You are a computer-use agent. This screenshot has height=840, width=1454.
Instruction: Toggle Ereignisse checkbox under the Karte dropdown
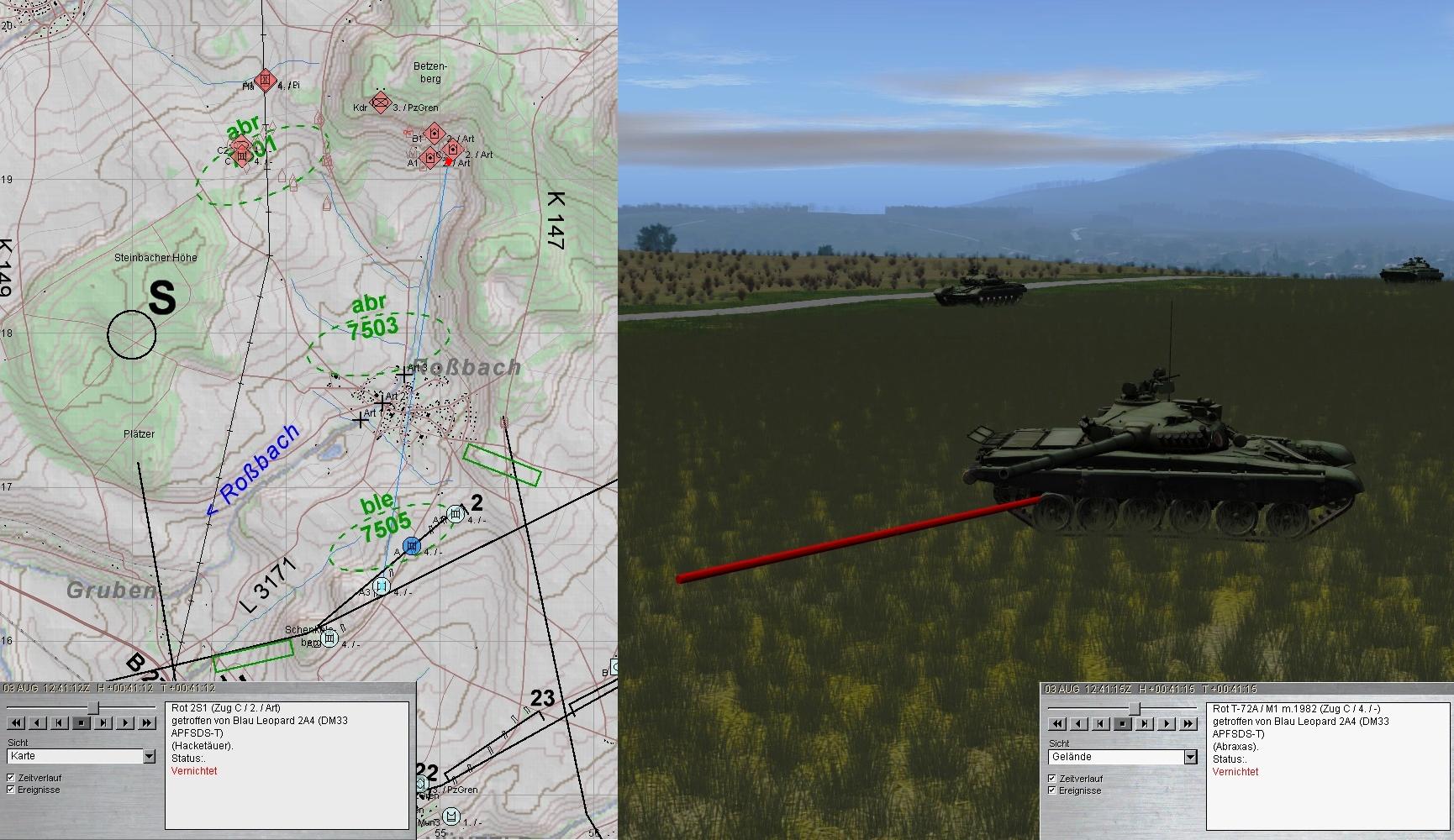tap(11, 790)
